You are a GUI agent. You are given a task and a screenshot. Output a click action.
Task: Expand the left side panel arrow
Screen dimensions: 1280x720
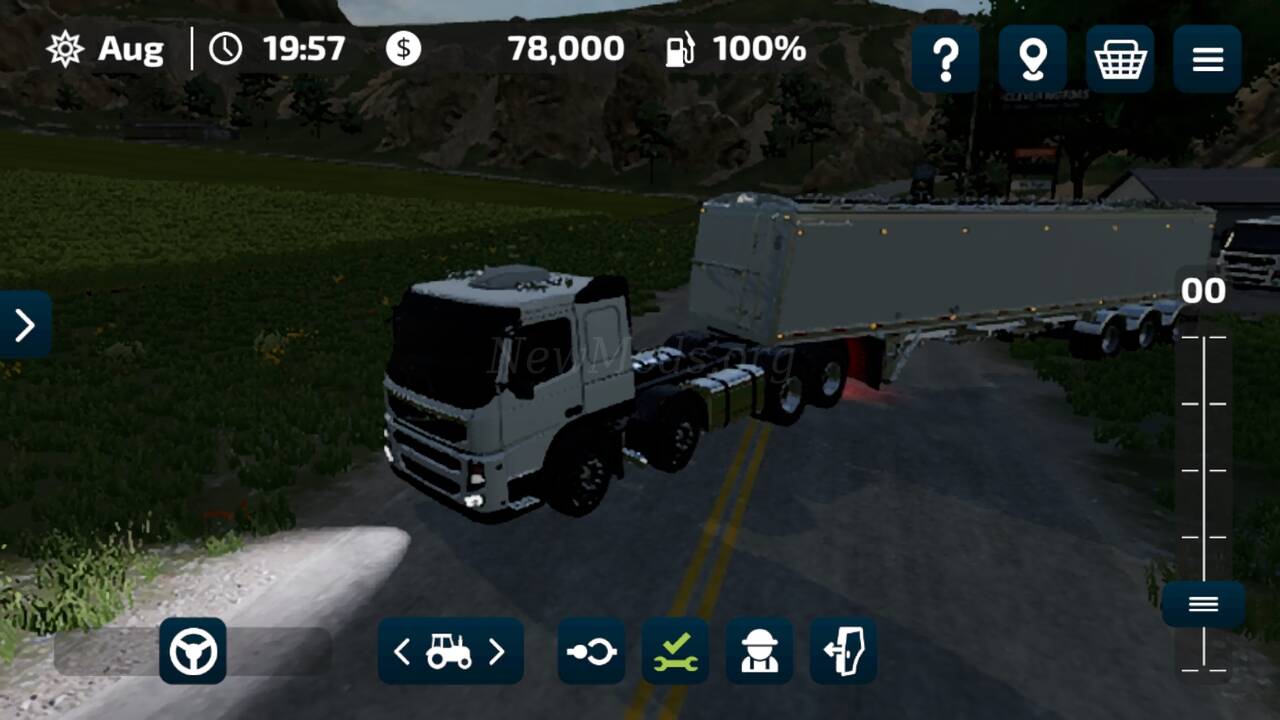[x=25, y=324]
